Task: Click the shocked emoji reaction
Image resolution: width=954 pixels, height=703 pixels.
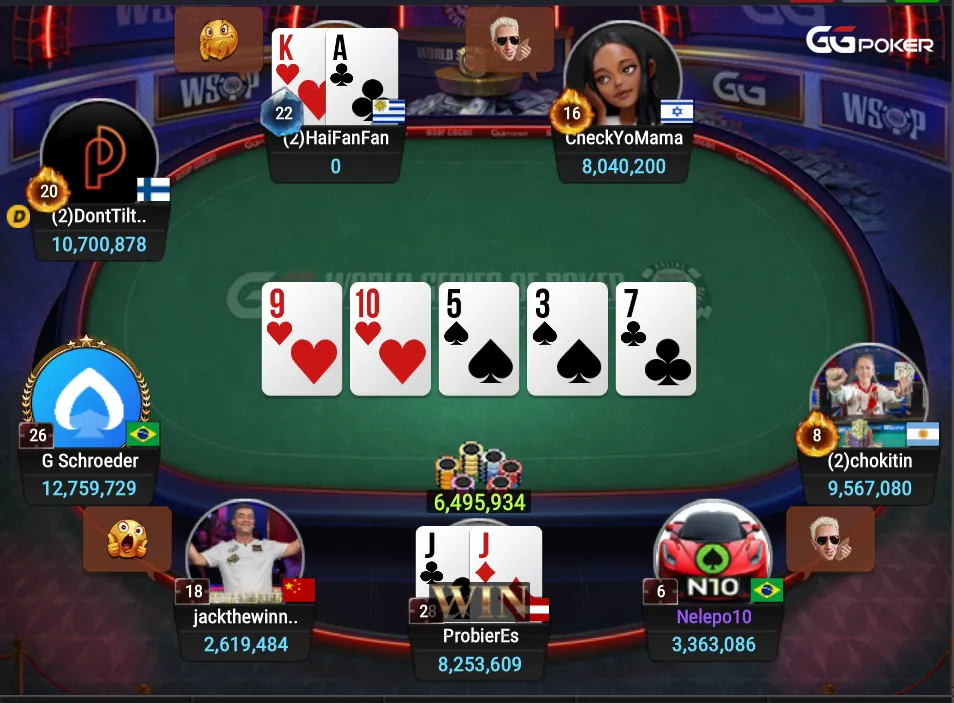Action: coord(127,538)
